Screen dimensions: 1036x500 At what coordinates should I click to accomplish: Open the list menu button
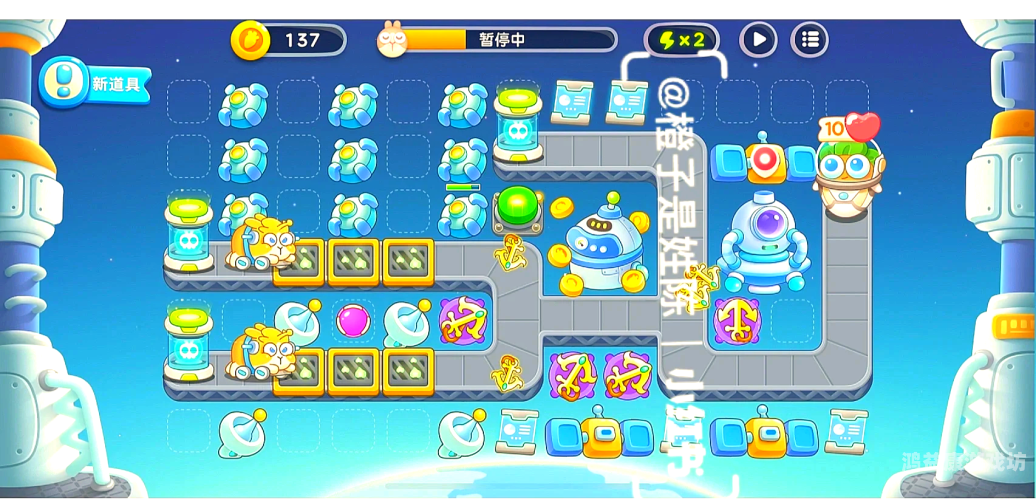809,40
